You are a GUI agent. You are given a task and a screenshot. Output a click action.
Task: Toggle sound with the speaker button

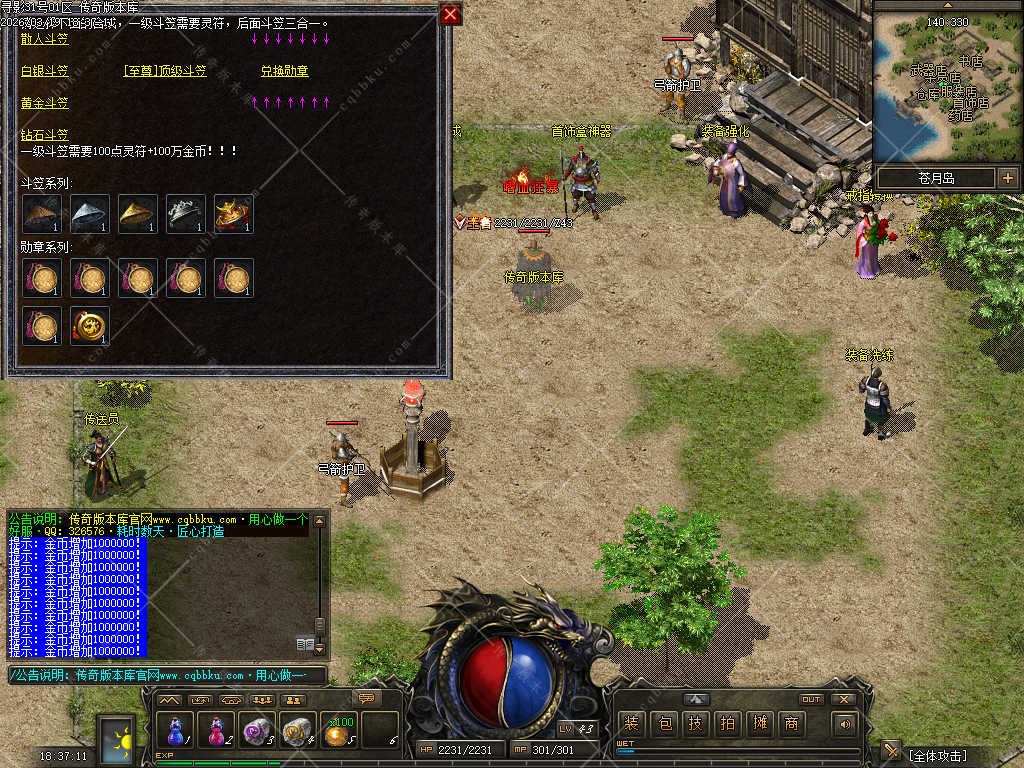tap(845, 724)
